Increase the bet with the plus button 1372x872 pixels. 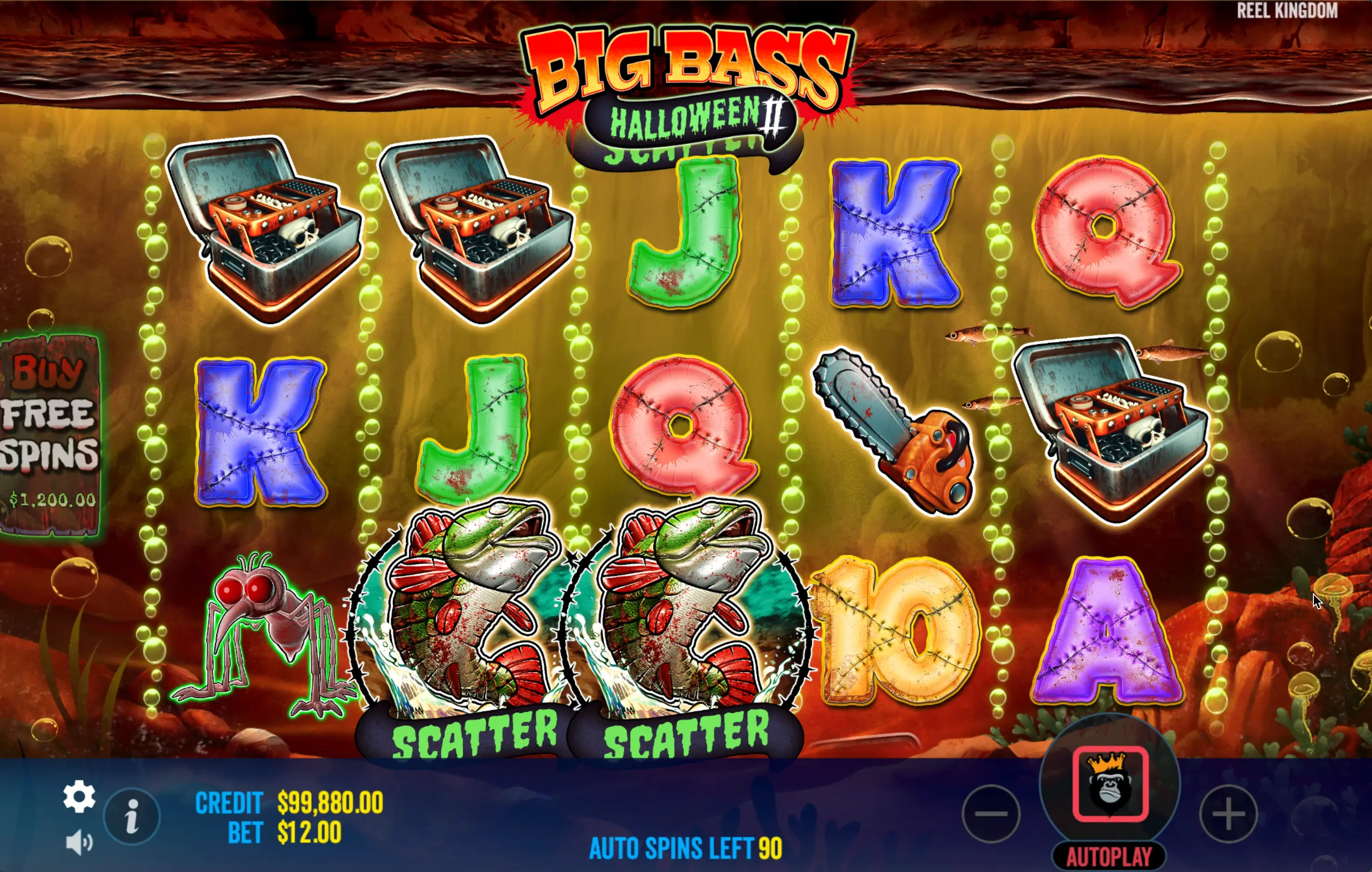[x=1228, y=813]
